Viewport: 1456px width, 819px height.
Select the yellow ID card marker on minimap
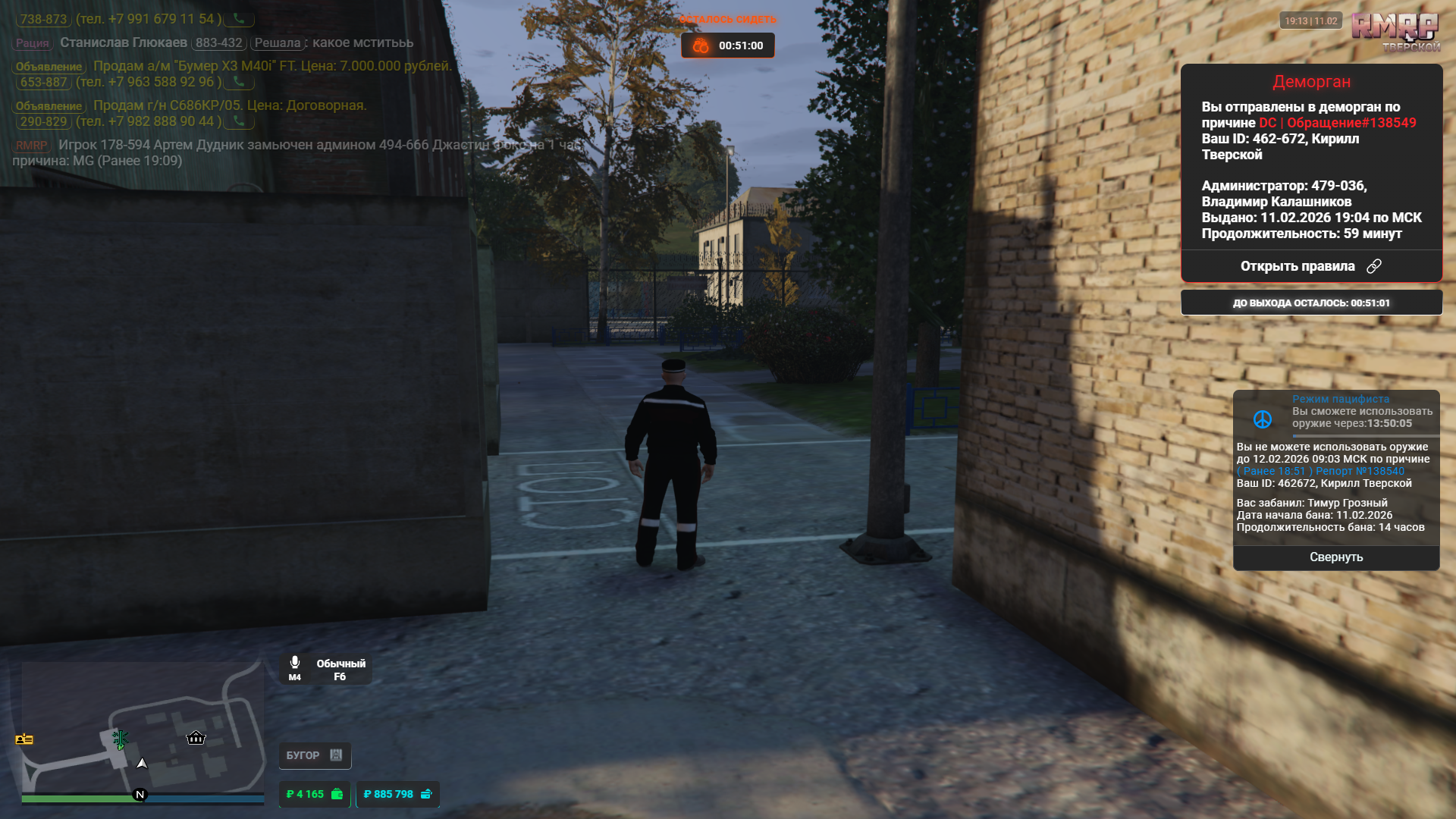pos(24,739)
